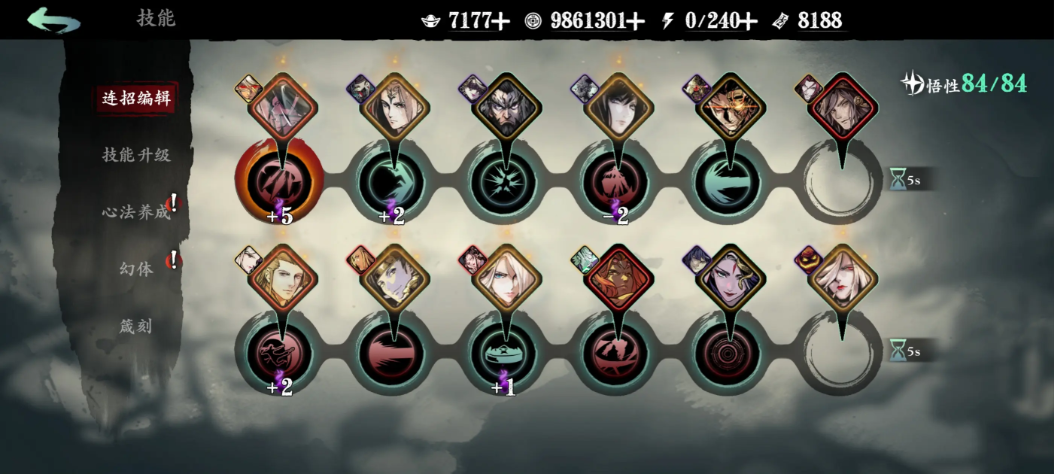This screenshot has width=1054, height=474.
Task: Open the 技能升级 tab
Action: (x=136, y=155)
